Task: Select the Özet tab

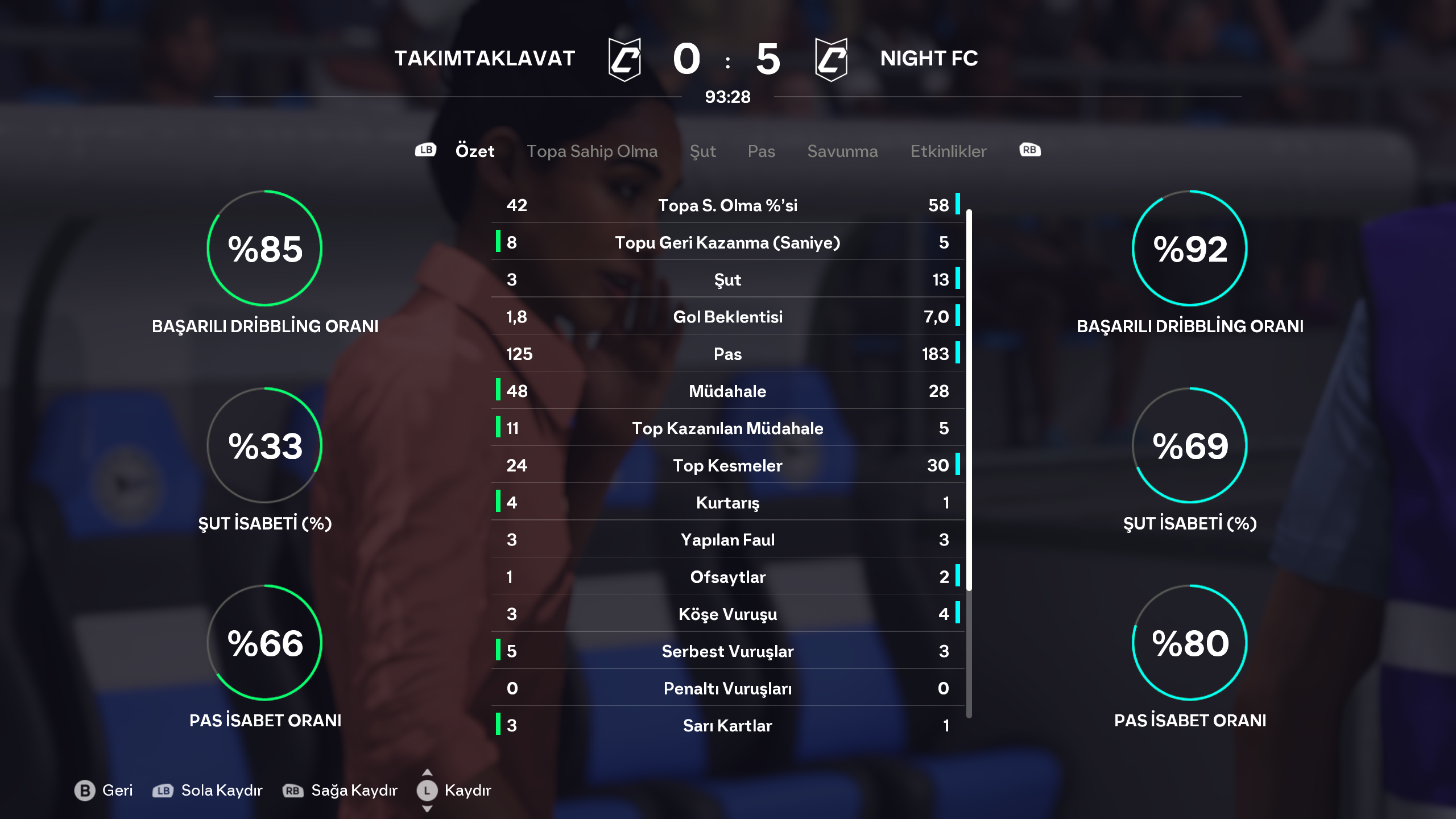Action: (x=474, y=151)
